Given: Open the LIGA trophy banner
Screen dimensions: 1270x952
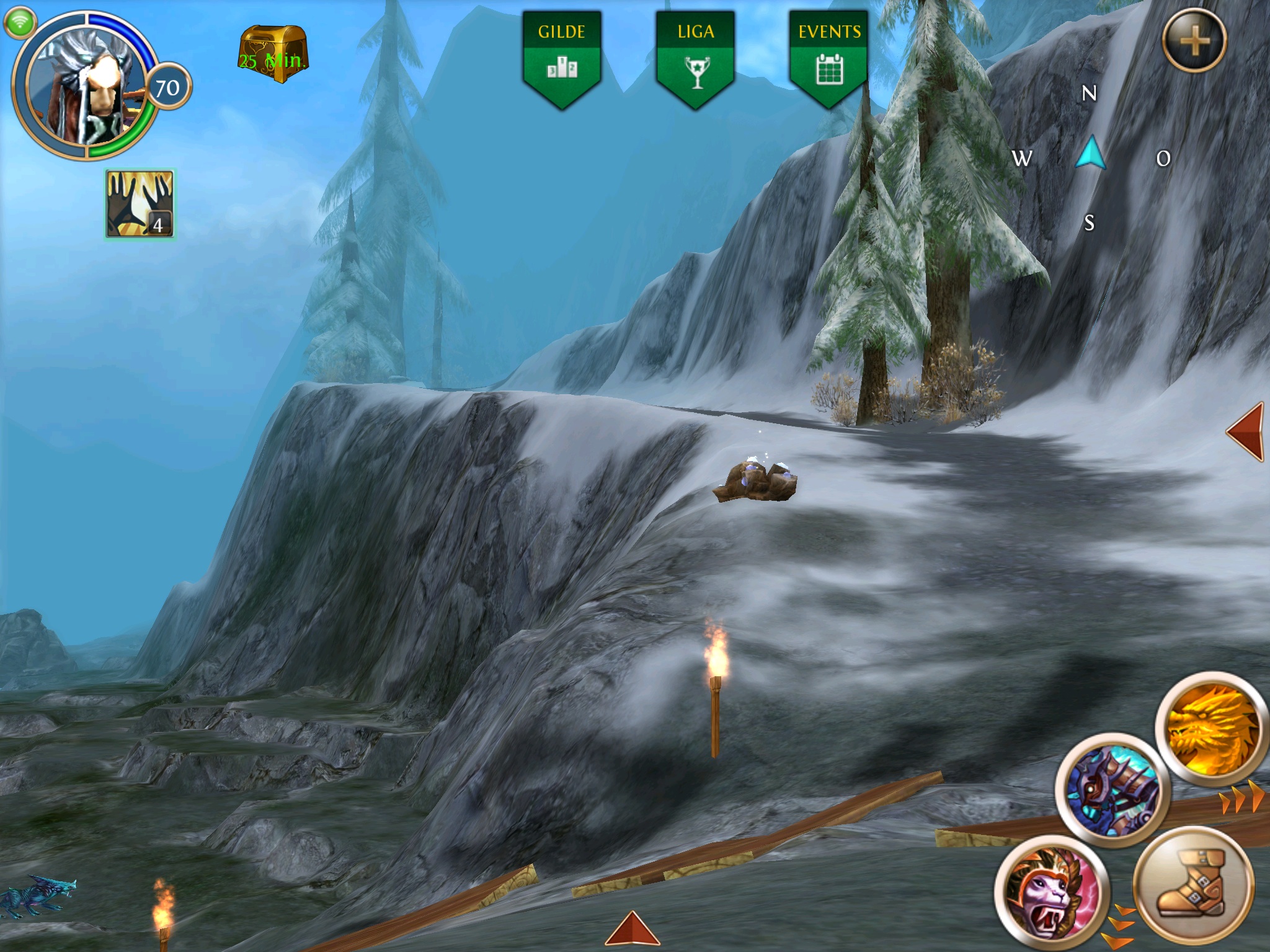Looking at the screenshot, I should (x=696, y=58).
